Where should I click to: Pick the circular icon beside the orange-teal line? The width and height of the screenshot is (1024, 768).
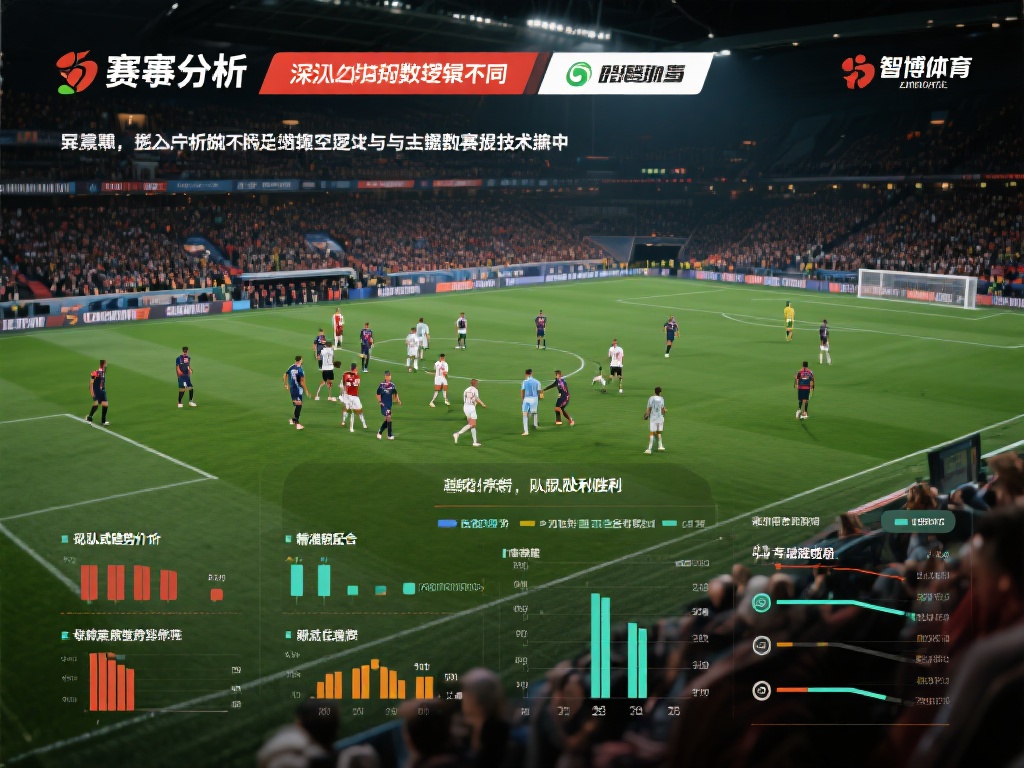tap(761, 690)
